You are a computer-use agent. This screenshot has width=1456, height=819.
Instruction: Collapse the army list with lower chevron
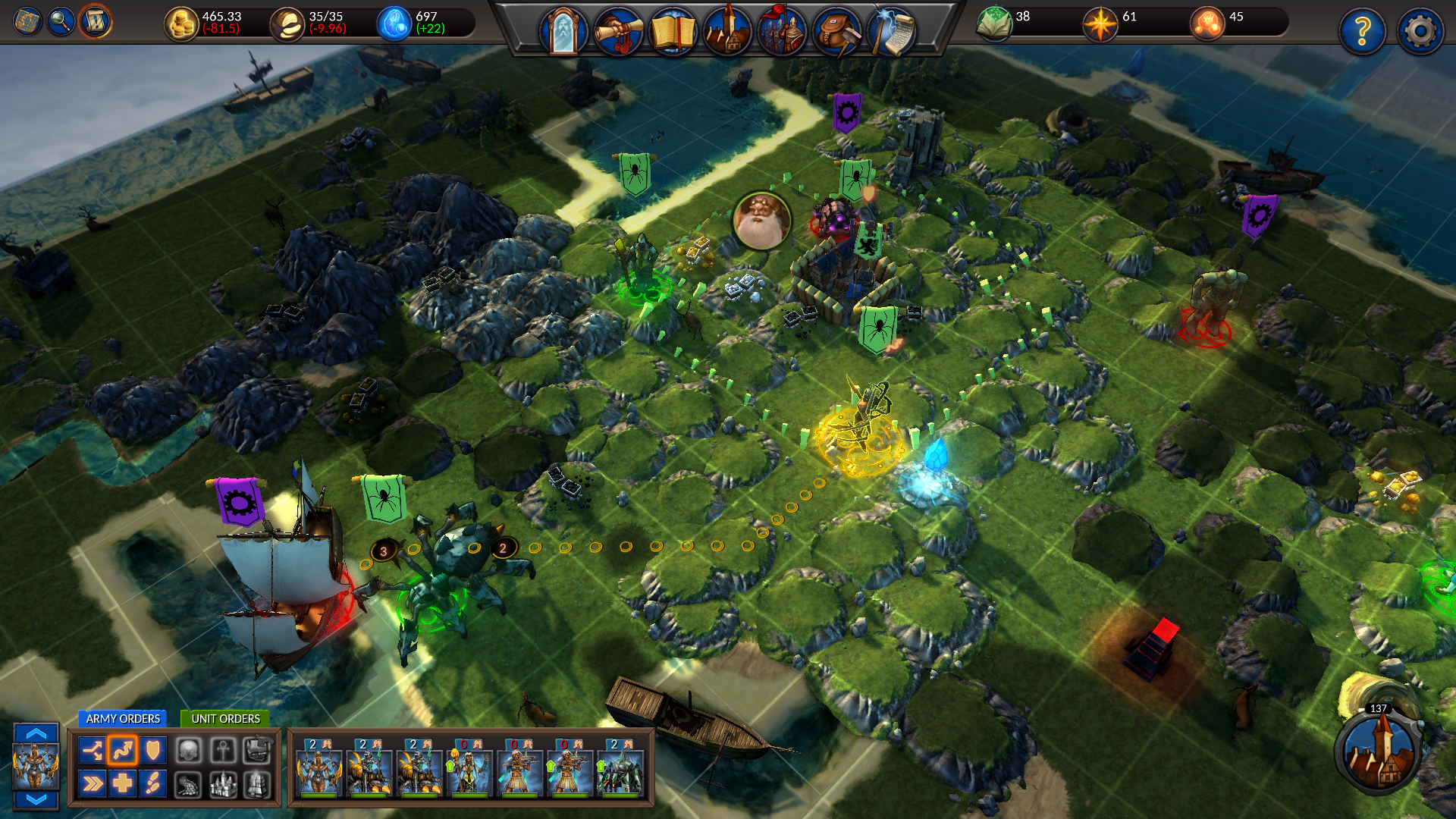pos(36,799)
